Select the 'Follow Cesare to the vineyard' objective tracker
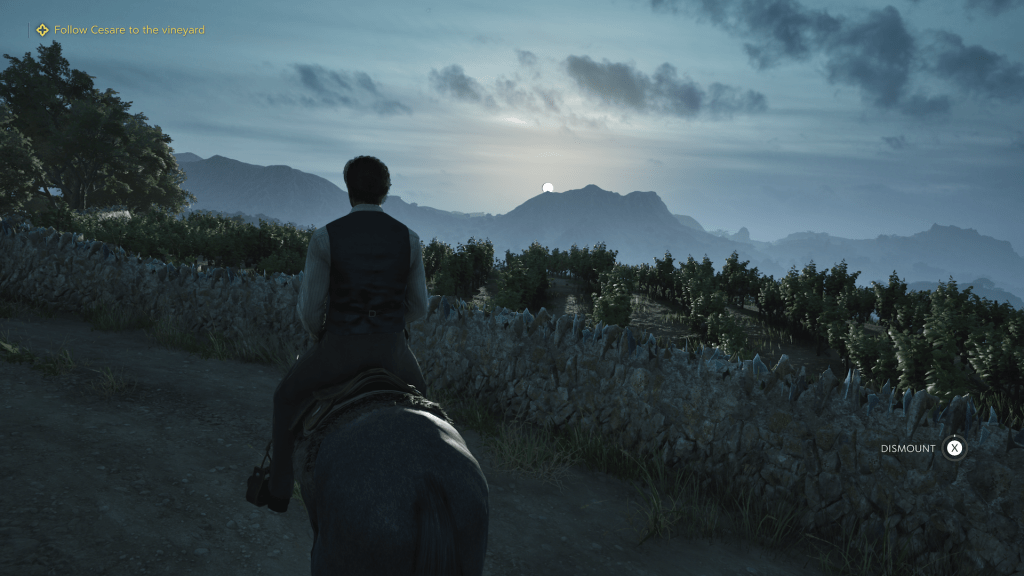This screenshot has width=1024, height=576. pyautogui.click(x=120, y=30)
